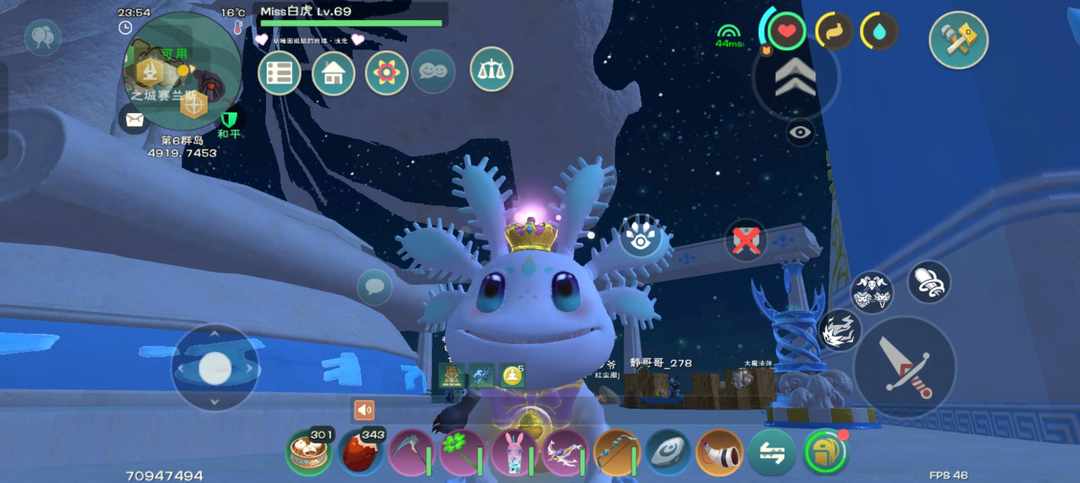Tap the double chevron jump button

(796, 77)
